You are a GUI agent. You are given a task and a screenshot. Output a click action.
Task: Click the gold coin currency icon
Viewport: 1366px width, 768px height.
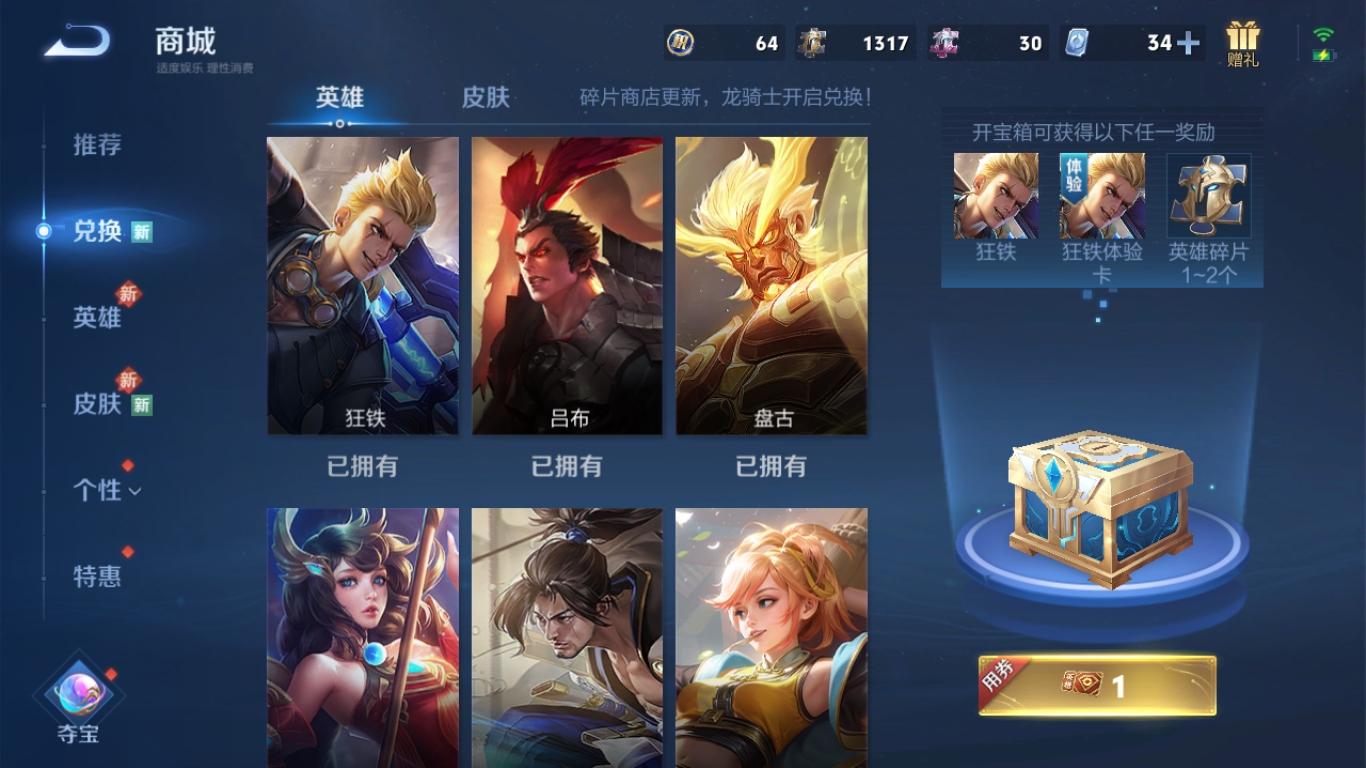(679, 43)
